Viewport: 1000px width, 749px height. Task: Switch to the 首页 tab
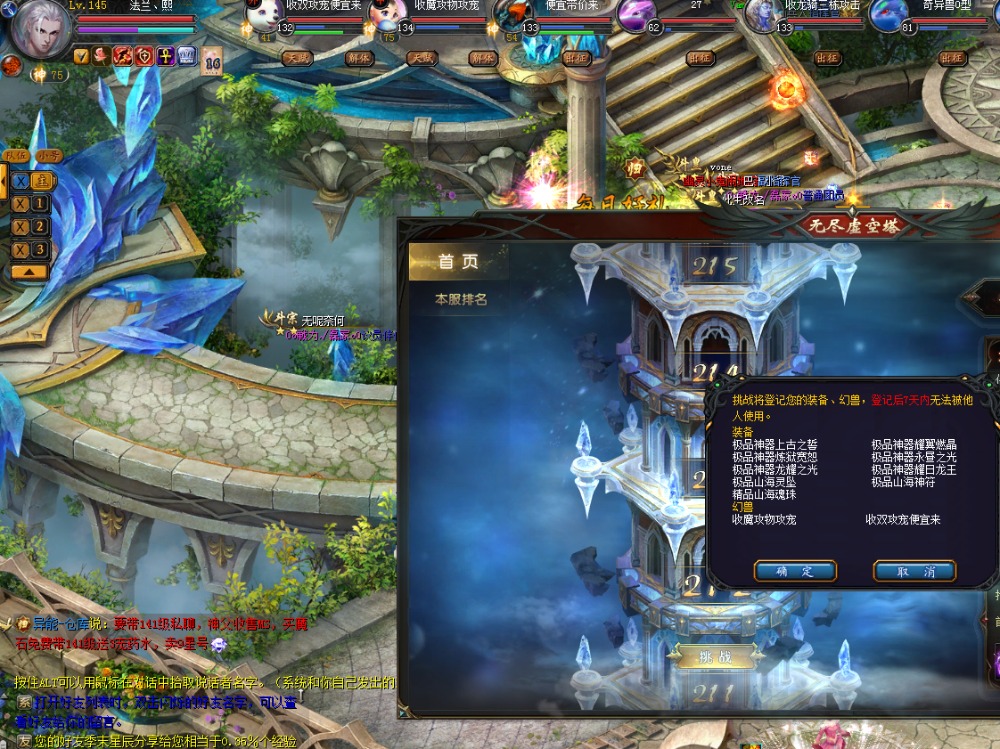coord(459,262)
